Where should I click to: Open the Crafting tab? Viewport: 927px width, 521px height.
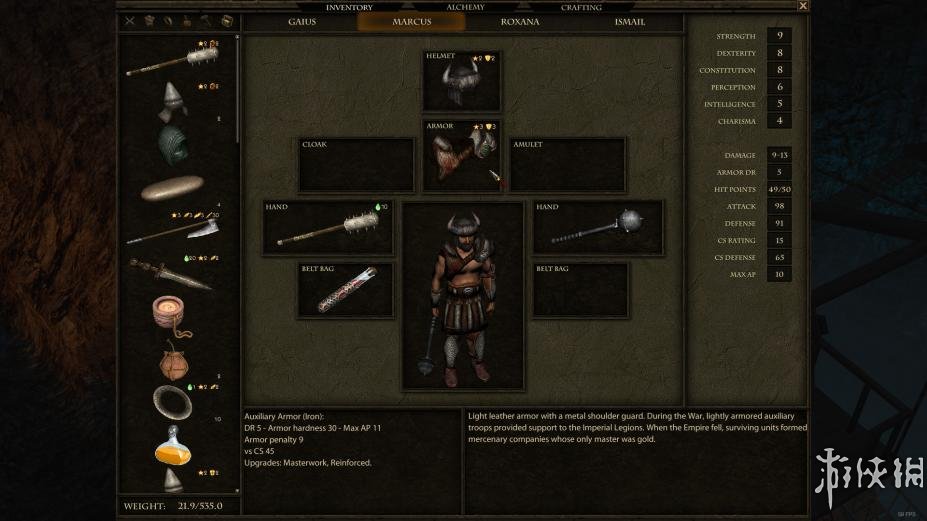coord(581,7)
